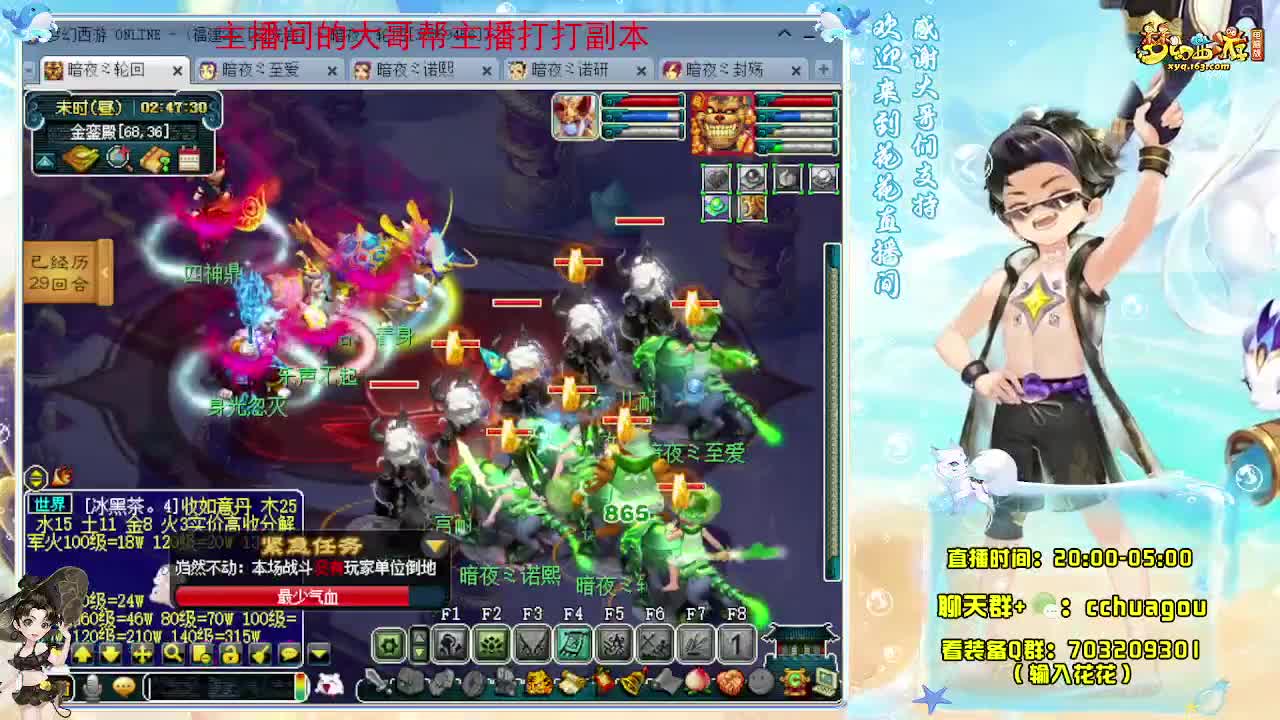This screenshot has width=1280, height=720.
Task: Adjust the gradient volume slider beside the chat input
Action: point(301,687)
